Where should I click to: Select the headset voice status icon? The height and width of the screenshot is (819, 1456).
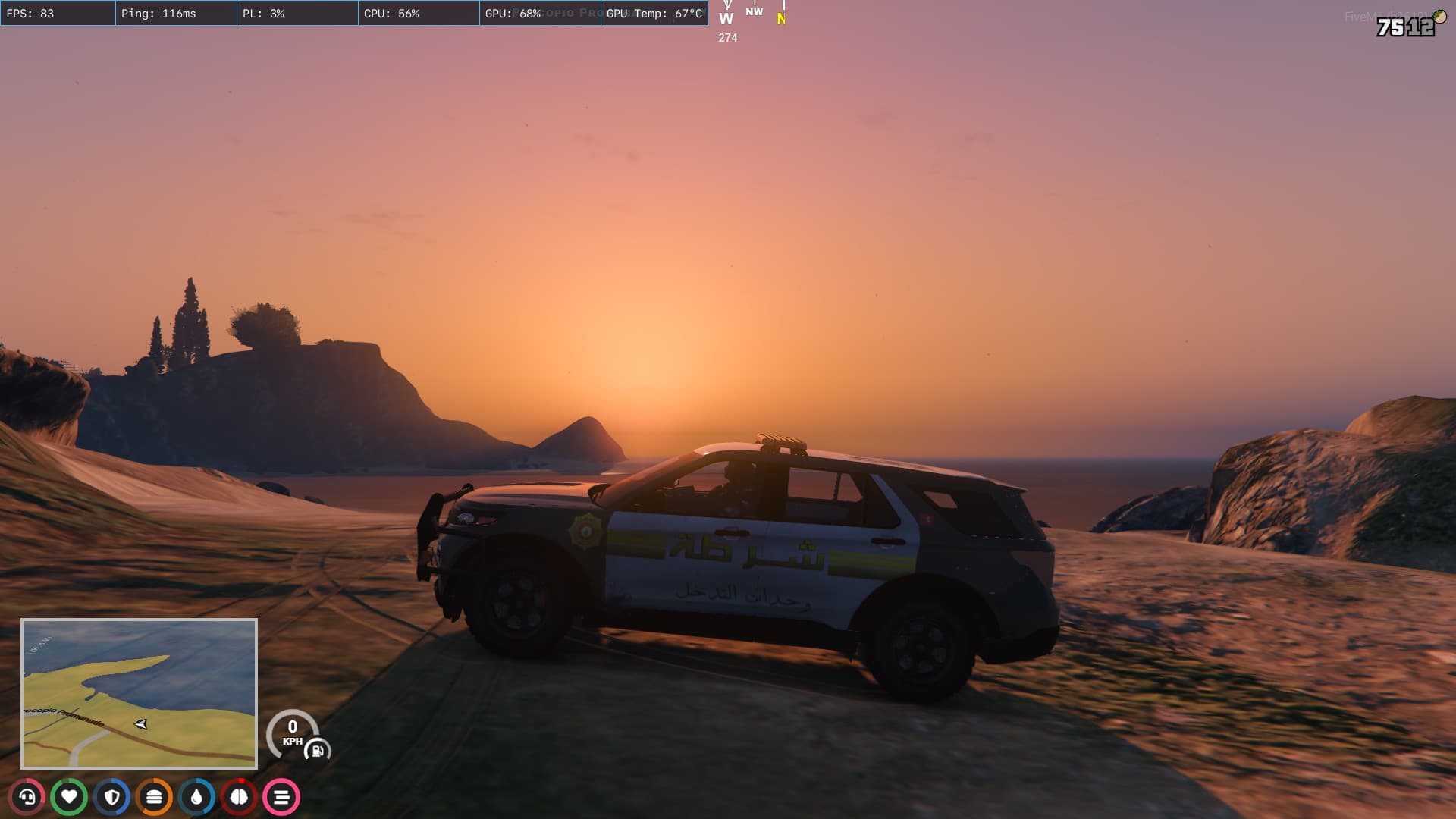pyautogui.click(x=27, y=797)
